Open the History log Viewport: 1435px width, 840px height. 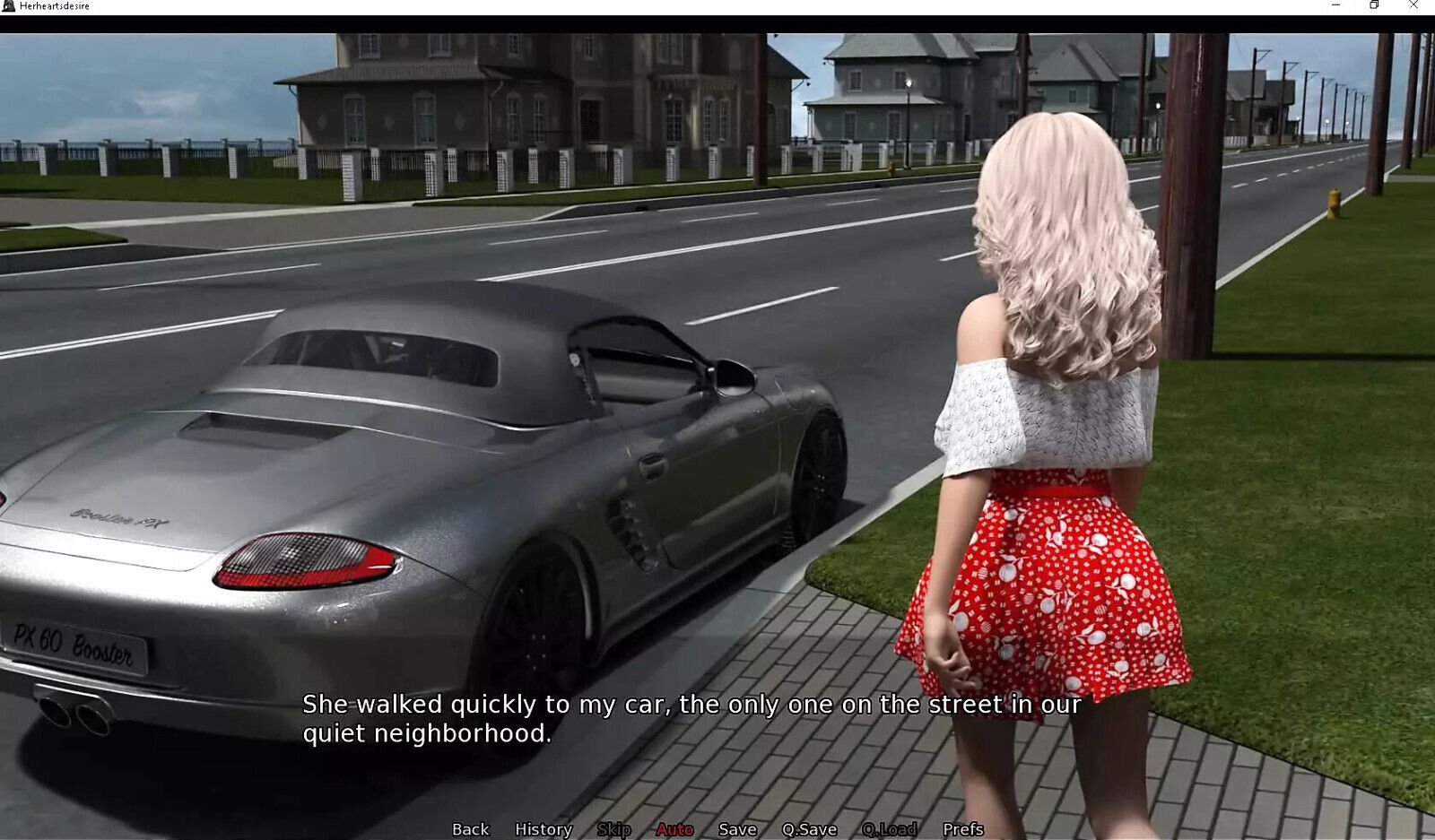(543, 829)
